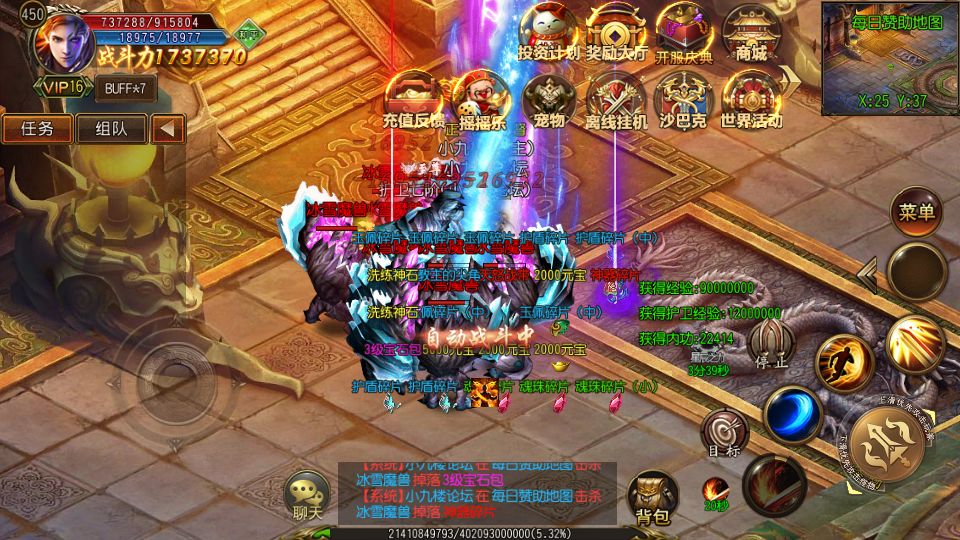Screen dimensions: 960x540
Task: Collapse the quest panel with the arrow button
Action: pyautogui.click(x=168, y=128)
